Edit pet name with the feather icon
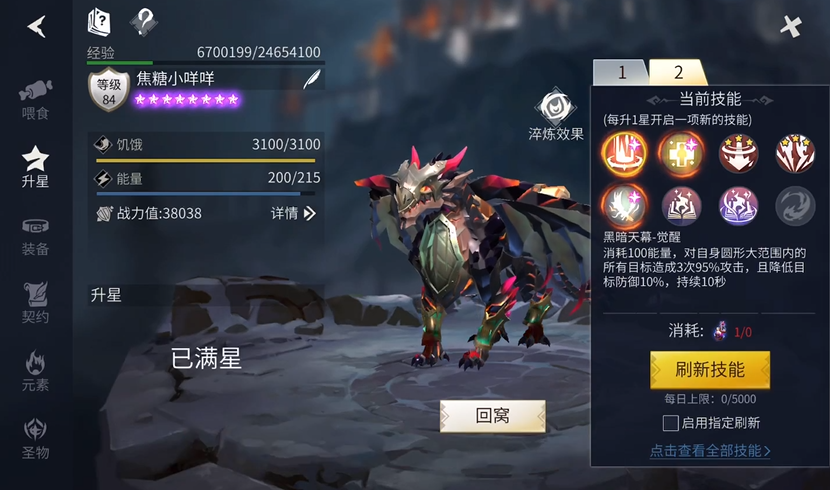The image size is (830, 490). point(312,80)
